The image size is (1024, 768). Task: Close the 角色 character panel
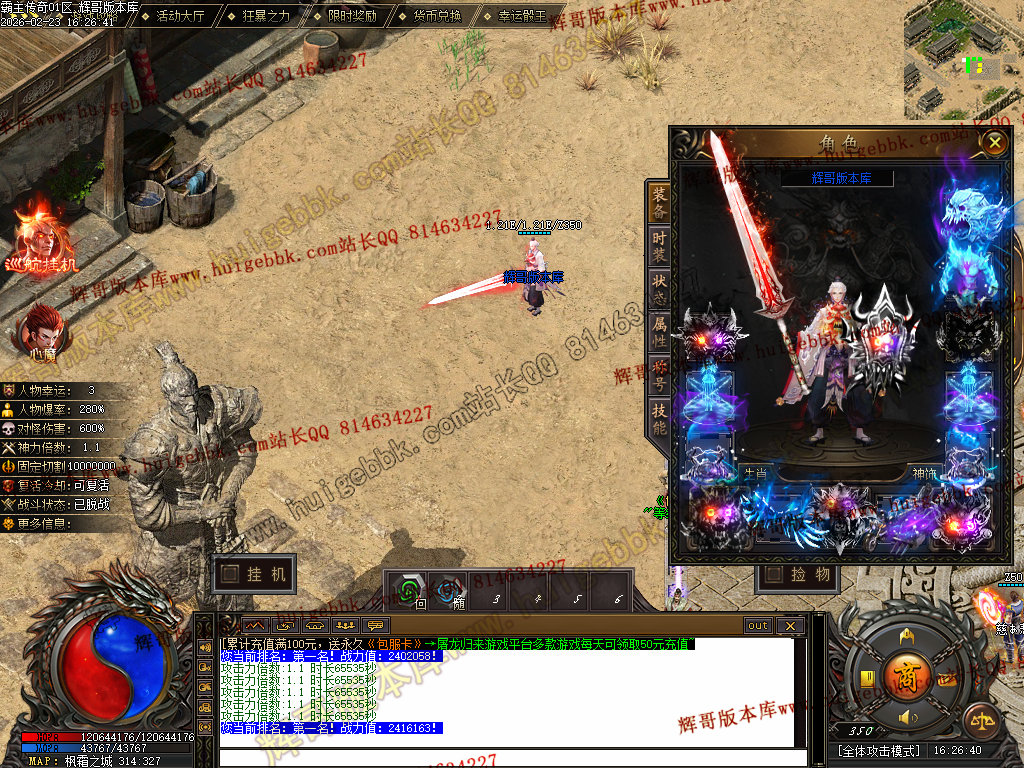coord(994,143)
